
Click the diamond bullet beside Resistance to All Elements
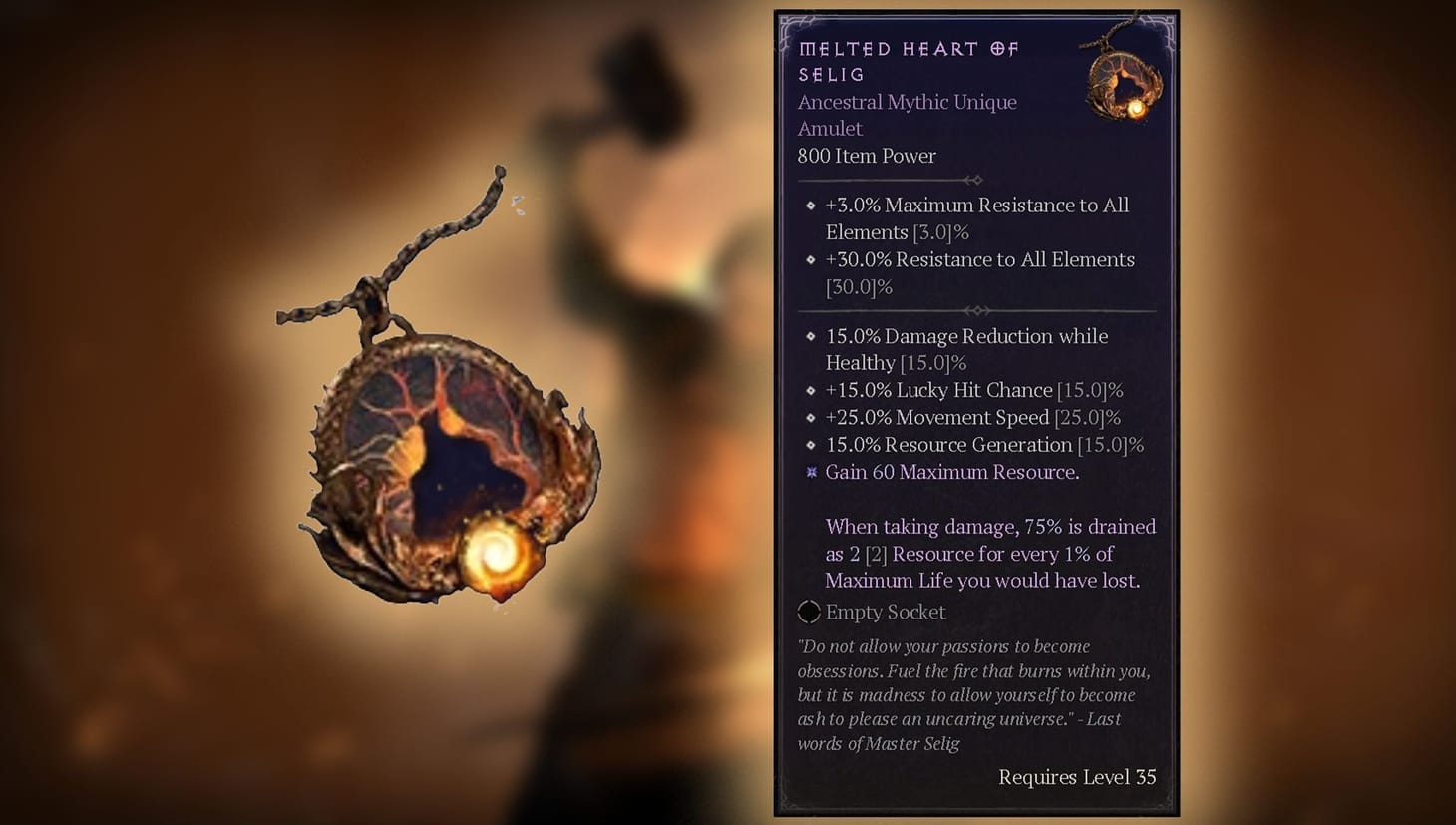810,260
